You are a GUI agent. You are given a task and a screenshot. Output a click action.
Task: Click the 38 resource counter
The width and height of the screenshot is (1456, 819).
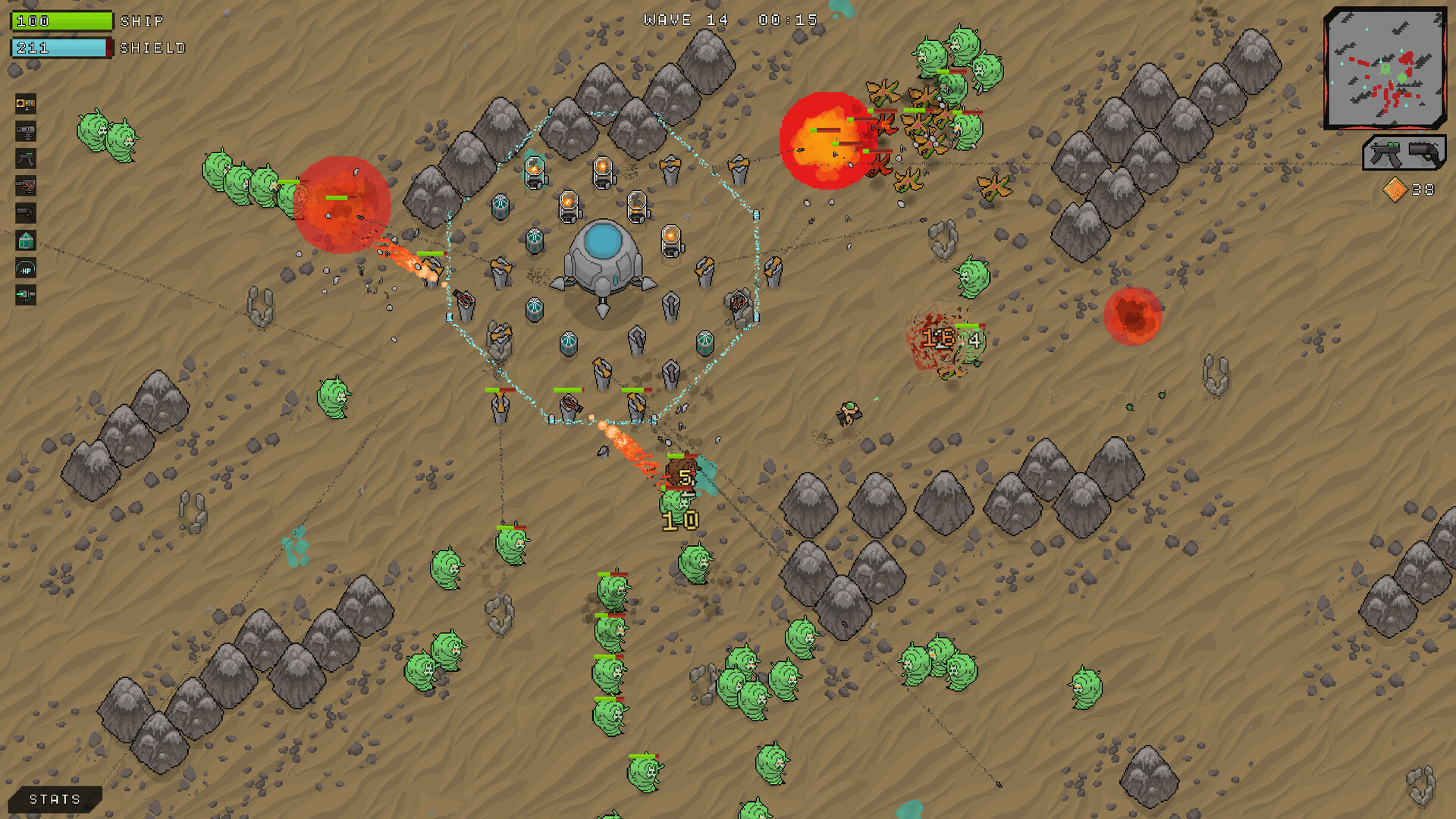coord(1424,190)
